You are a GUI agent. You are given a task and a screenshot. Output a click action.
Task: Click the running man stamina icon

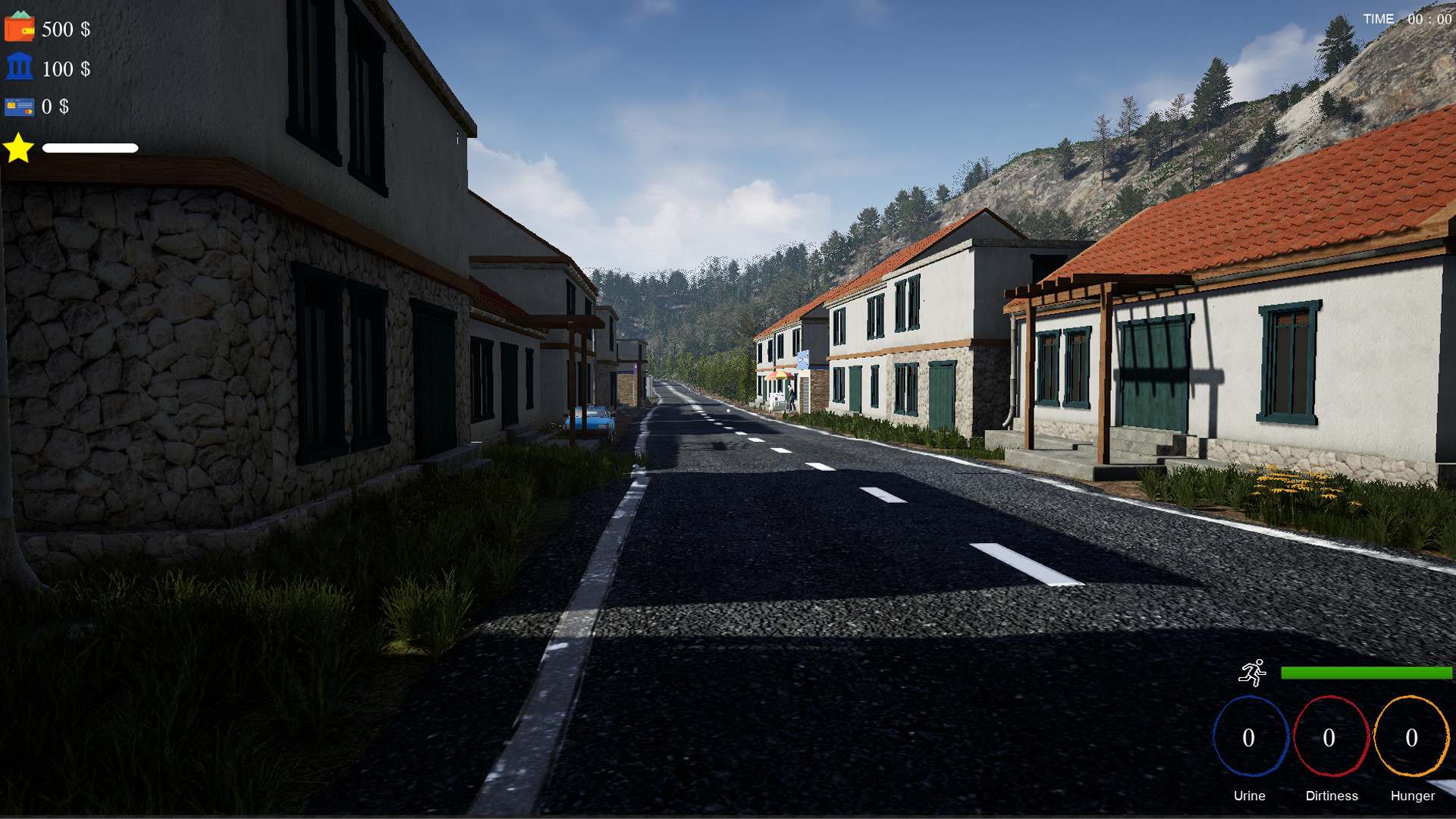1254,672
